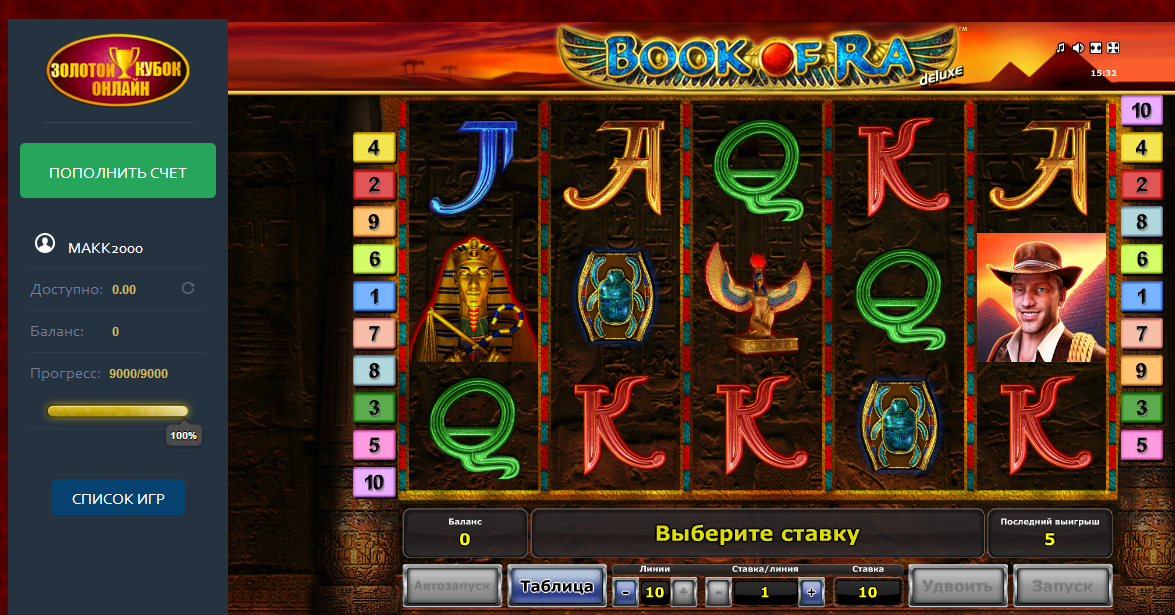Open the MAKK2000 user profile
1175x615 pixels.
tap(104, 247)
